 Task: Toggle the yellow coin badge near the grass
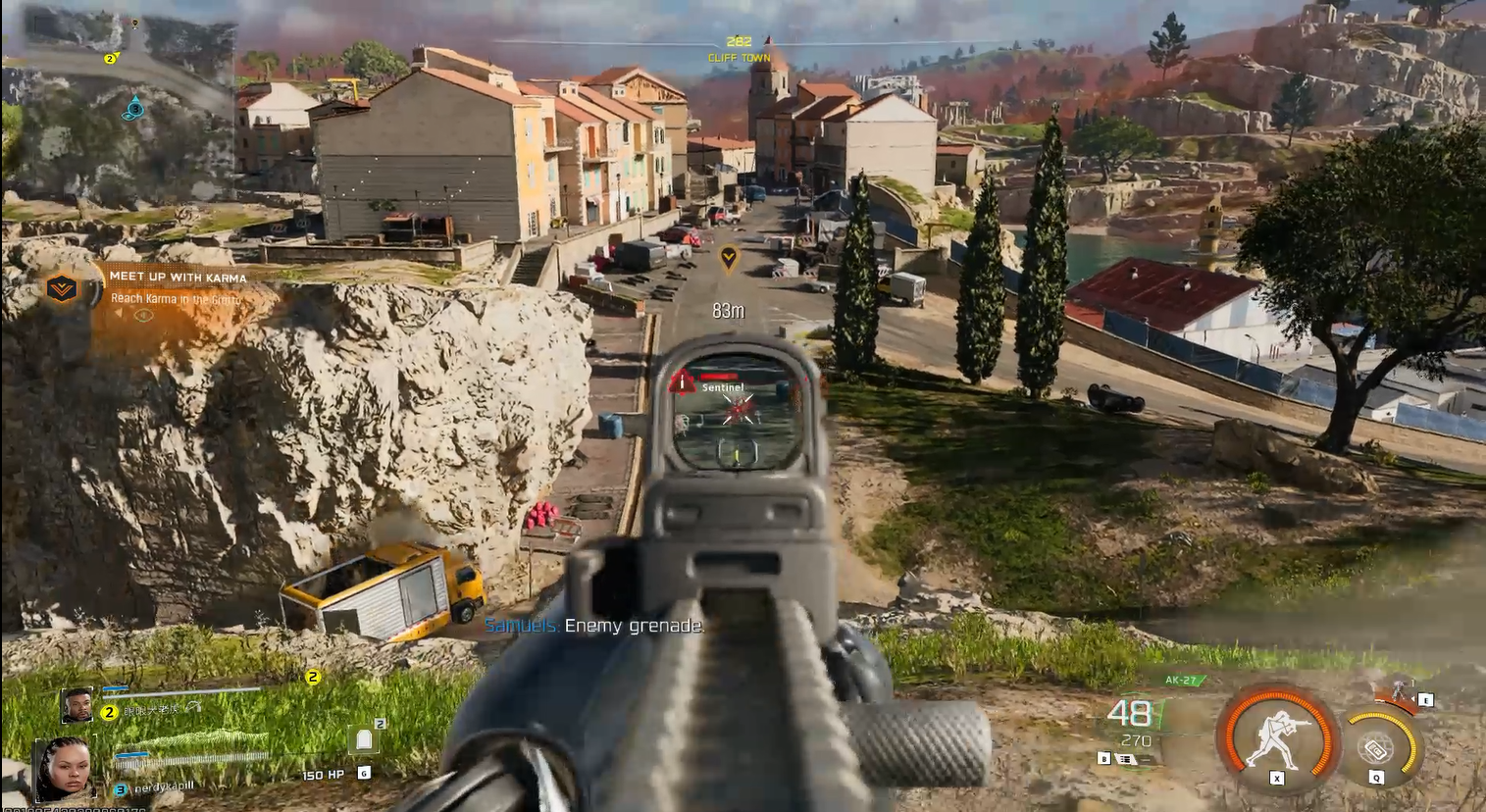pyautogui.click(x=313, y=677)
